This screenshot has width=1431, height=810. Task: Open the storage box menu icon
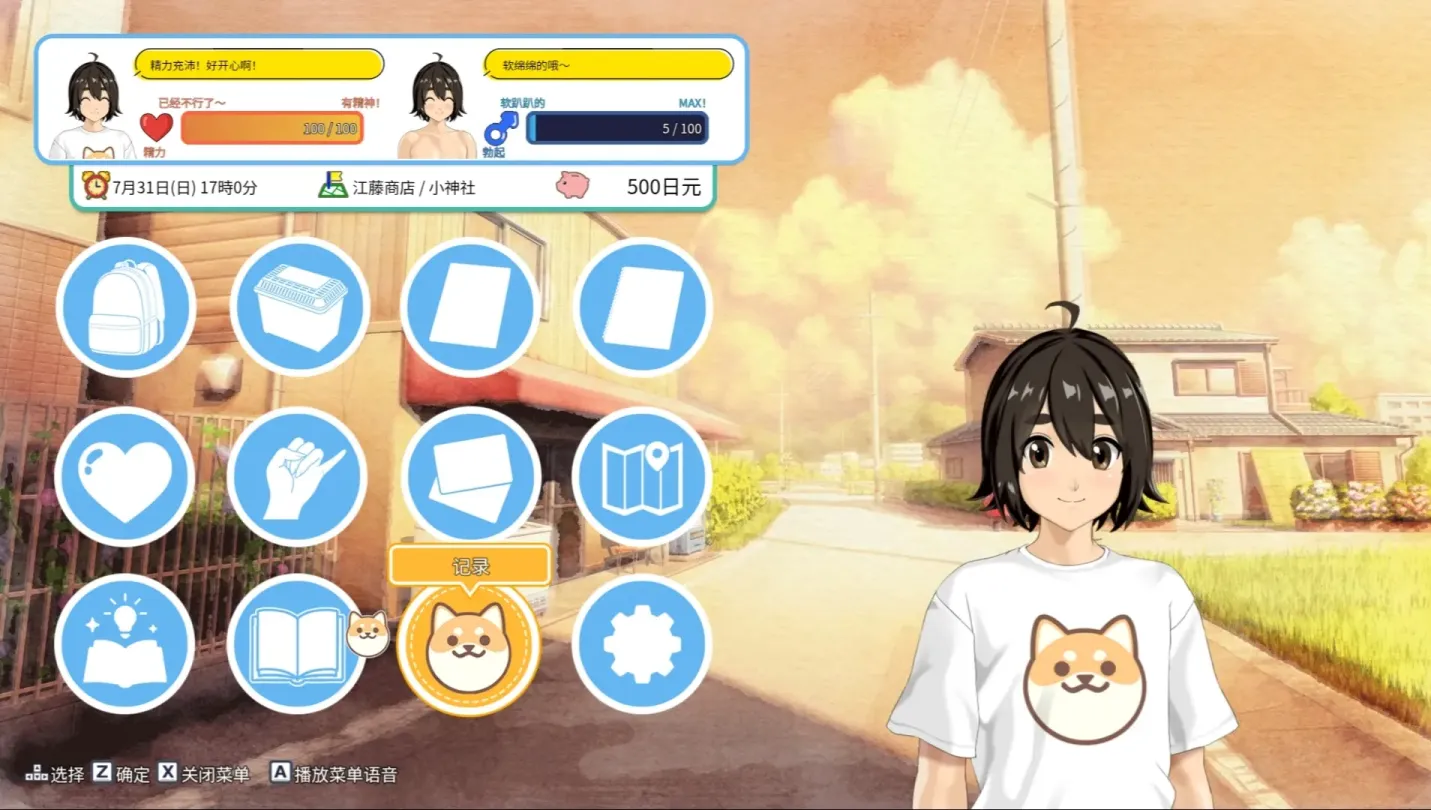pyautogui.click(x=298, y=307)
